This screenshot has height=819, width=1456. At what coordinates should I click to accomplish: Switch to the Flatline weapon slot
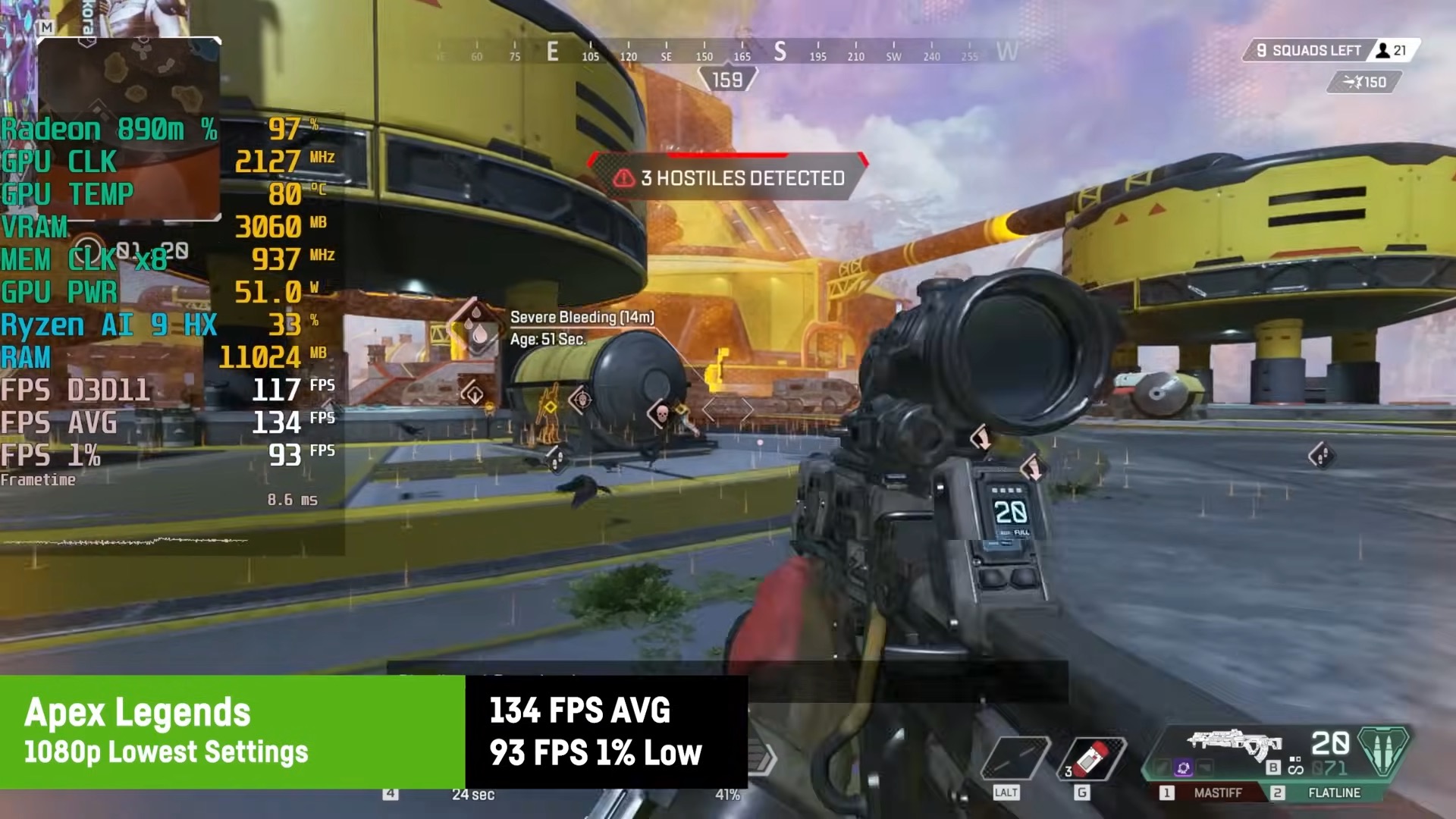pos(1326,792)
